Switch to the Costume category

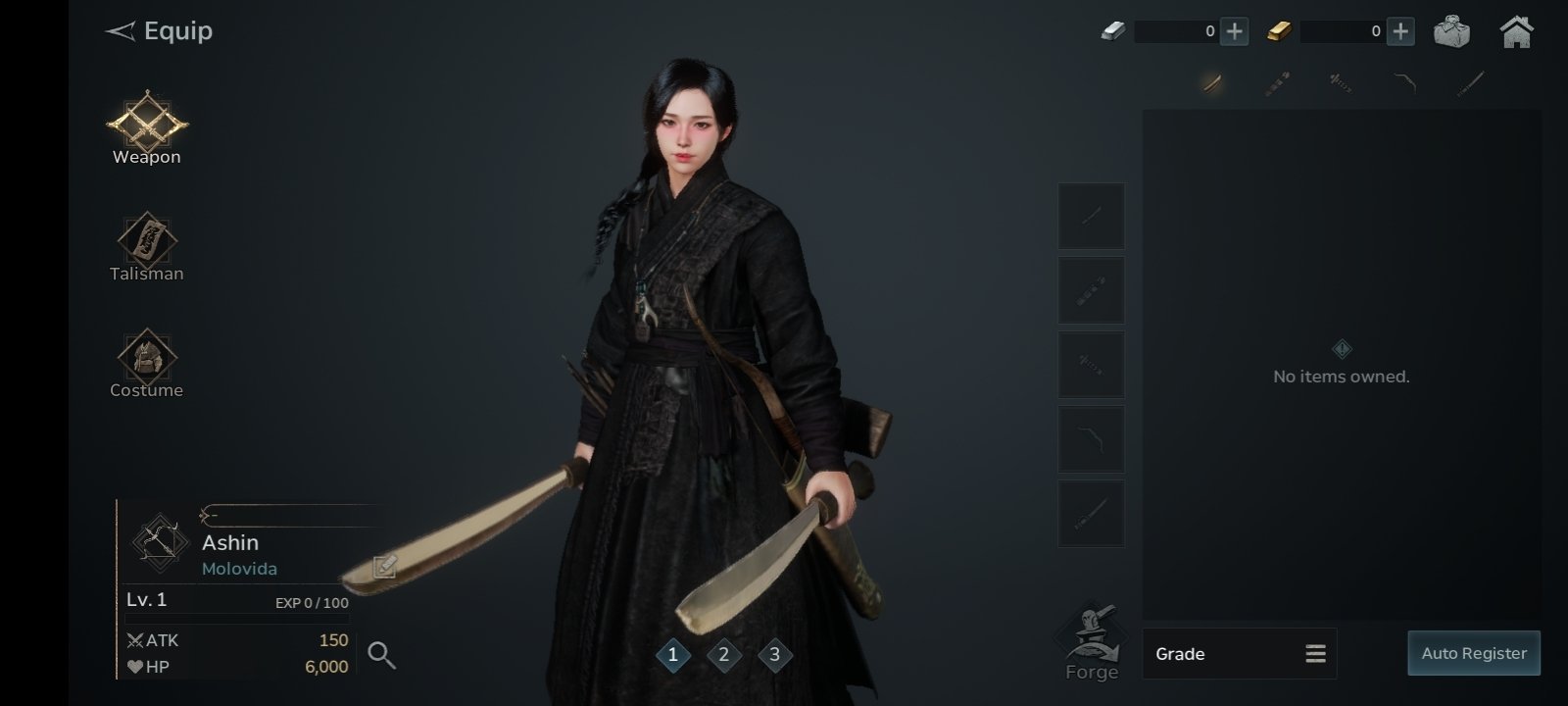point(147,361)
